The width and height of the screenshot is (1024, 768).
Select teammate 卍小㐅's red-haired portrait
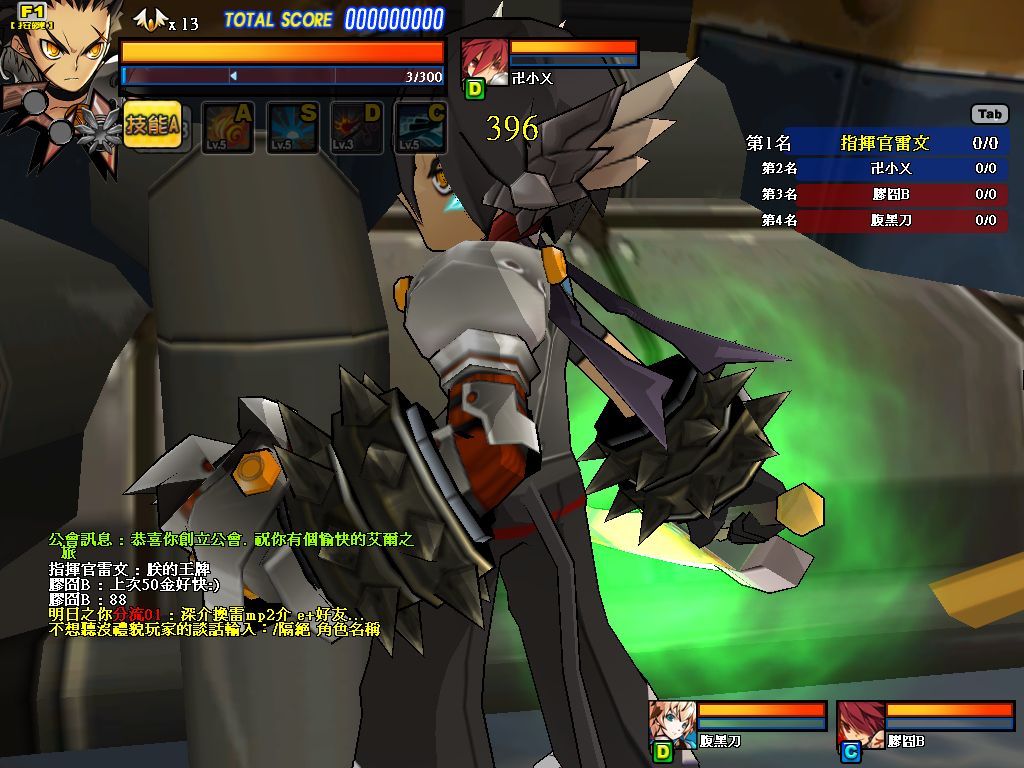coord(484,60)
